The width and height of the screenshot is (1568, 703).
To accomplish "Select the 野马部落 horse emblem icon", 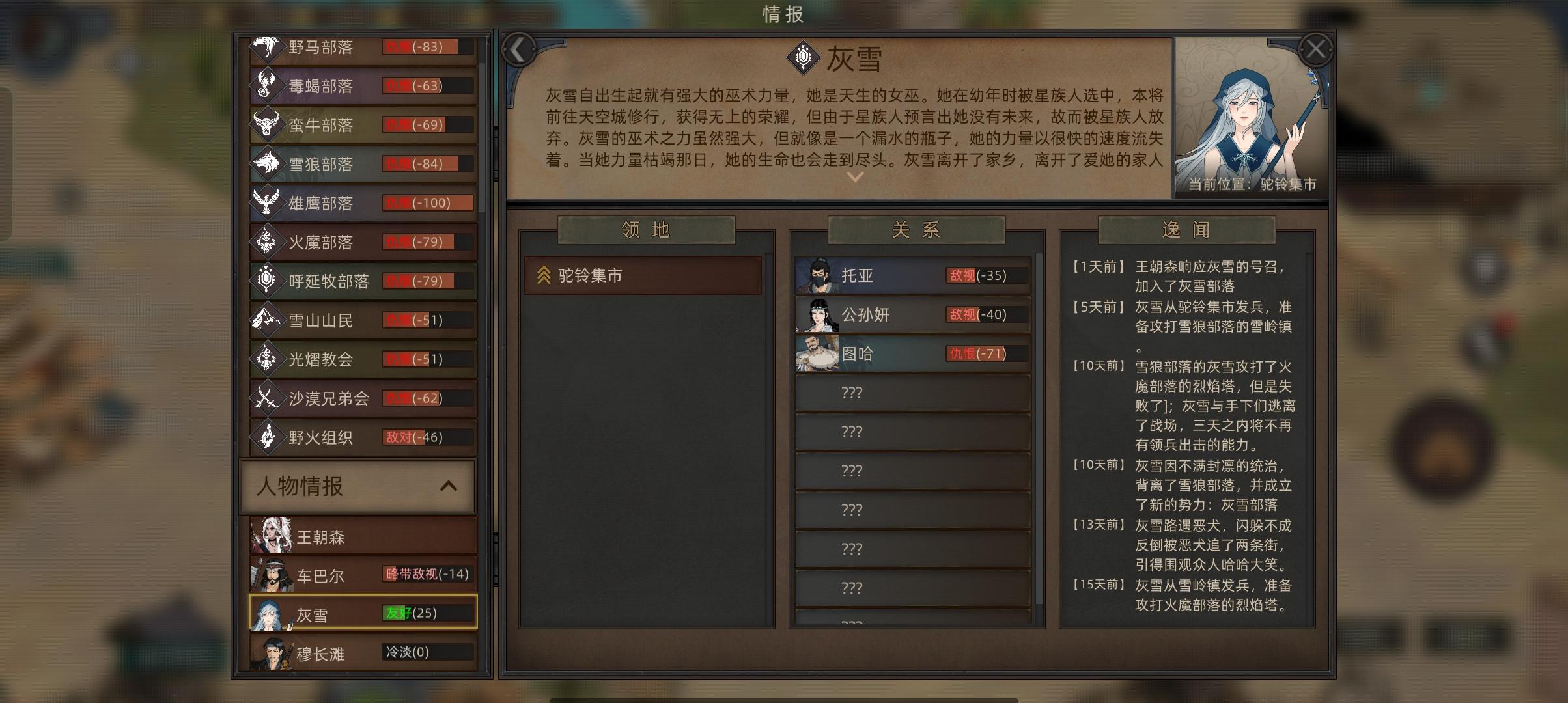I will click(268, 47).
